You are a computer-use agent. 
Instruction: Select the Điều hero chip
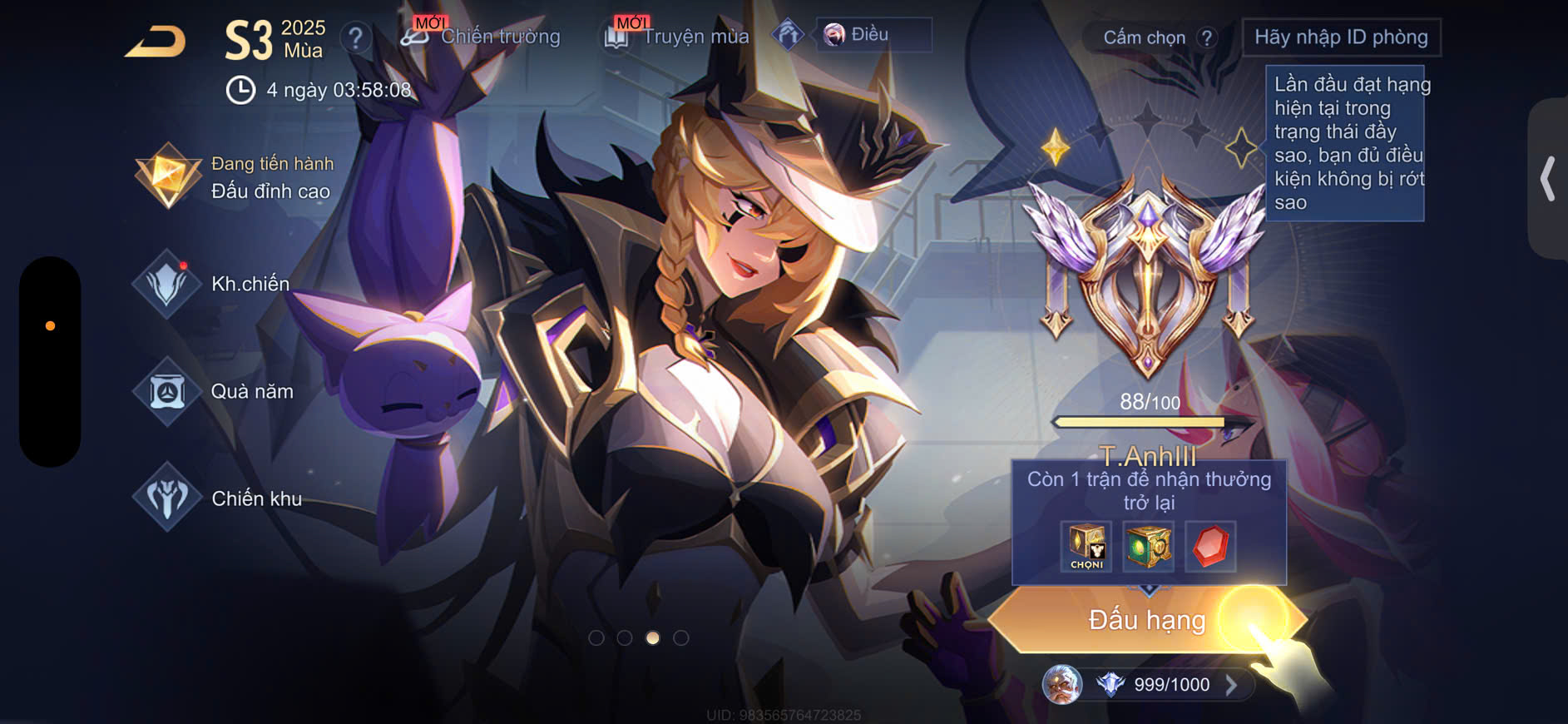click(x=873, y=35)
